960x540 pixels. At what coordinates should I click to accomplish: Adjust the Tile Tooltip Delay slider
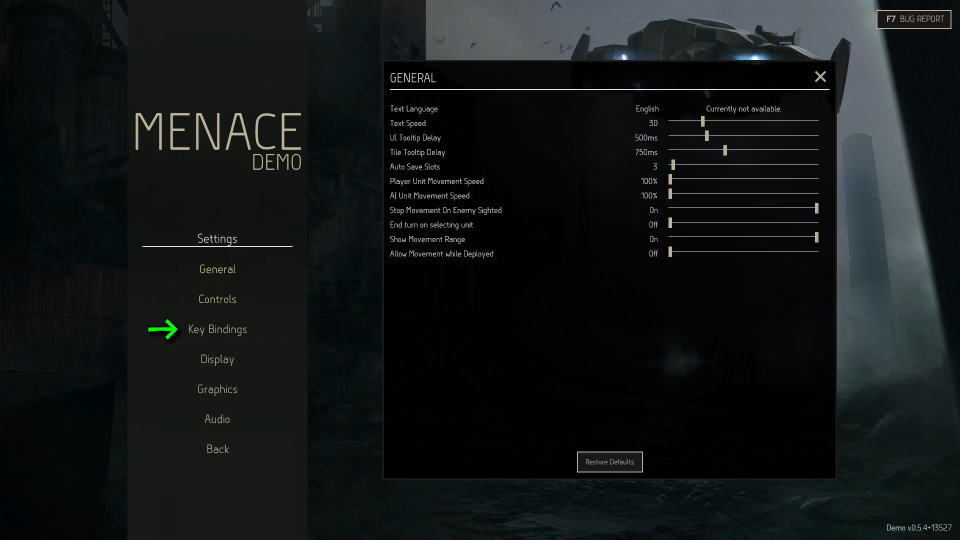coord(725,152)
